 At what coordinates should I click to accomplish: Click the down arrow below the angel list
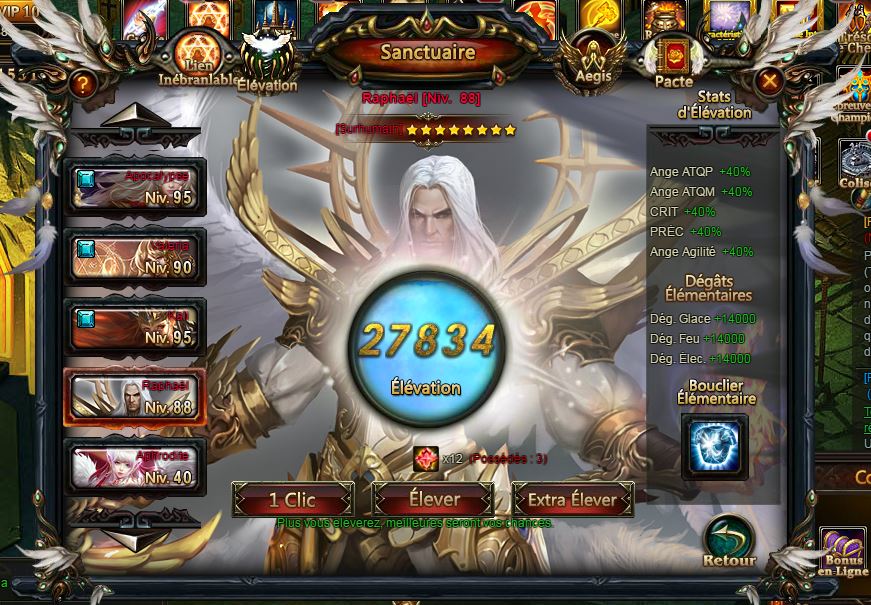(136, 538)
